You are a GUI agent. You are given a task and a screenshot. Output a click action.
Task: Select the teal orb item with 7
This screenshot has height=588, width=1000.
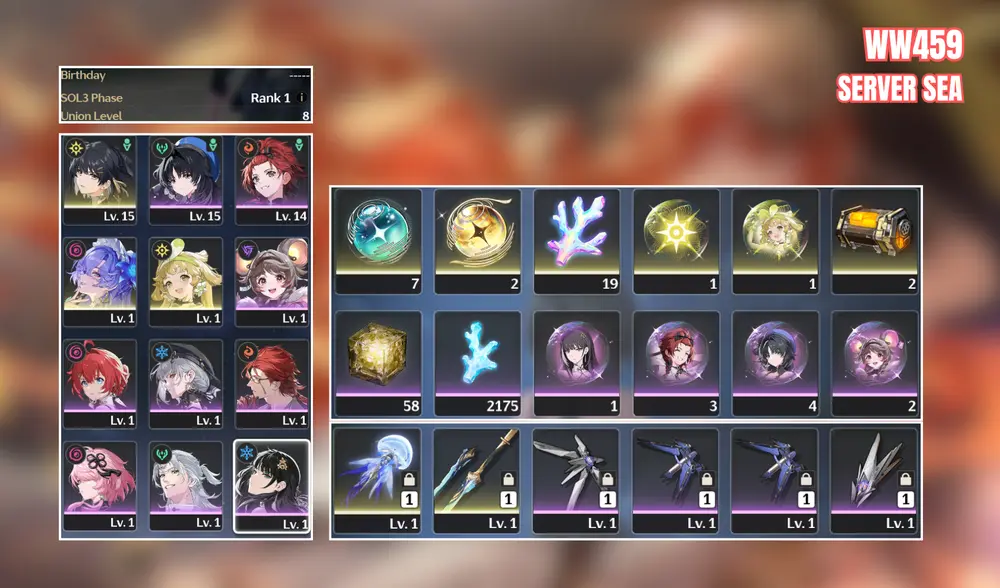point(378,240)
